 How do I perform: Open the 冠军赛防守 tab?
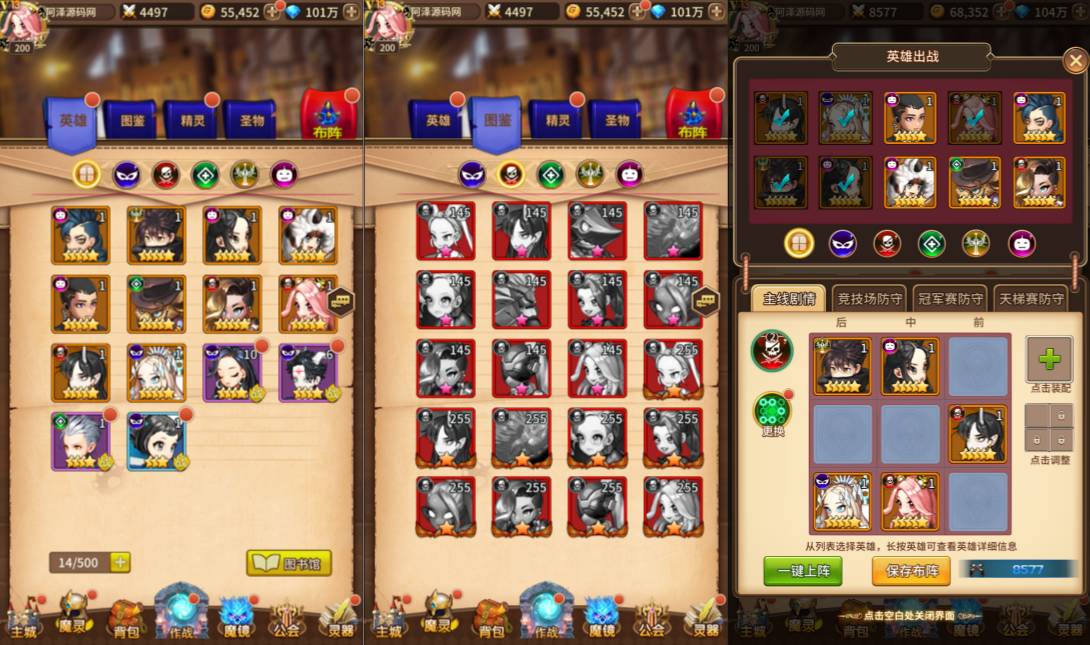pos(949,298)
